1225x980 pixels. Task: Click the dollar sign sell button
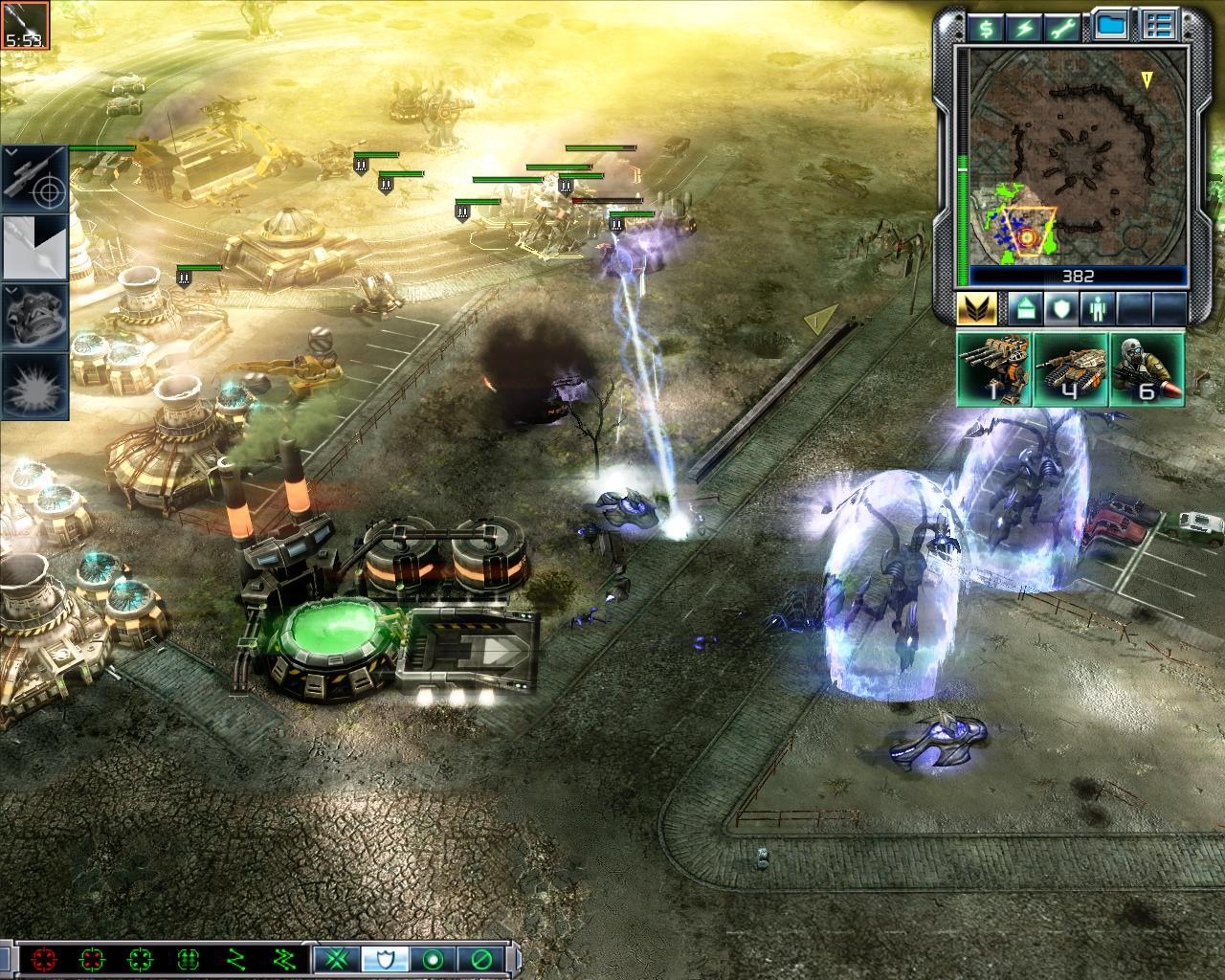pos(986,28)
